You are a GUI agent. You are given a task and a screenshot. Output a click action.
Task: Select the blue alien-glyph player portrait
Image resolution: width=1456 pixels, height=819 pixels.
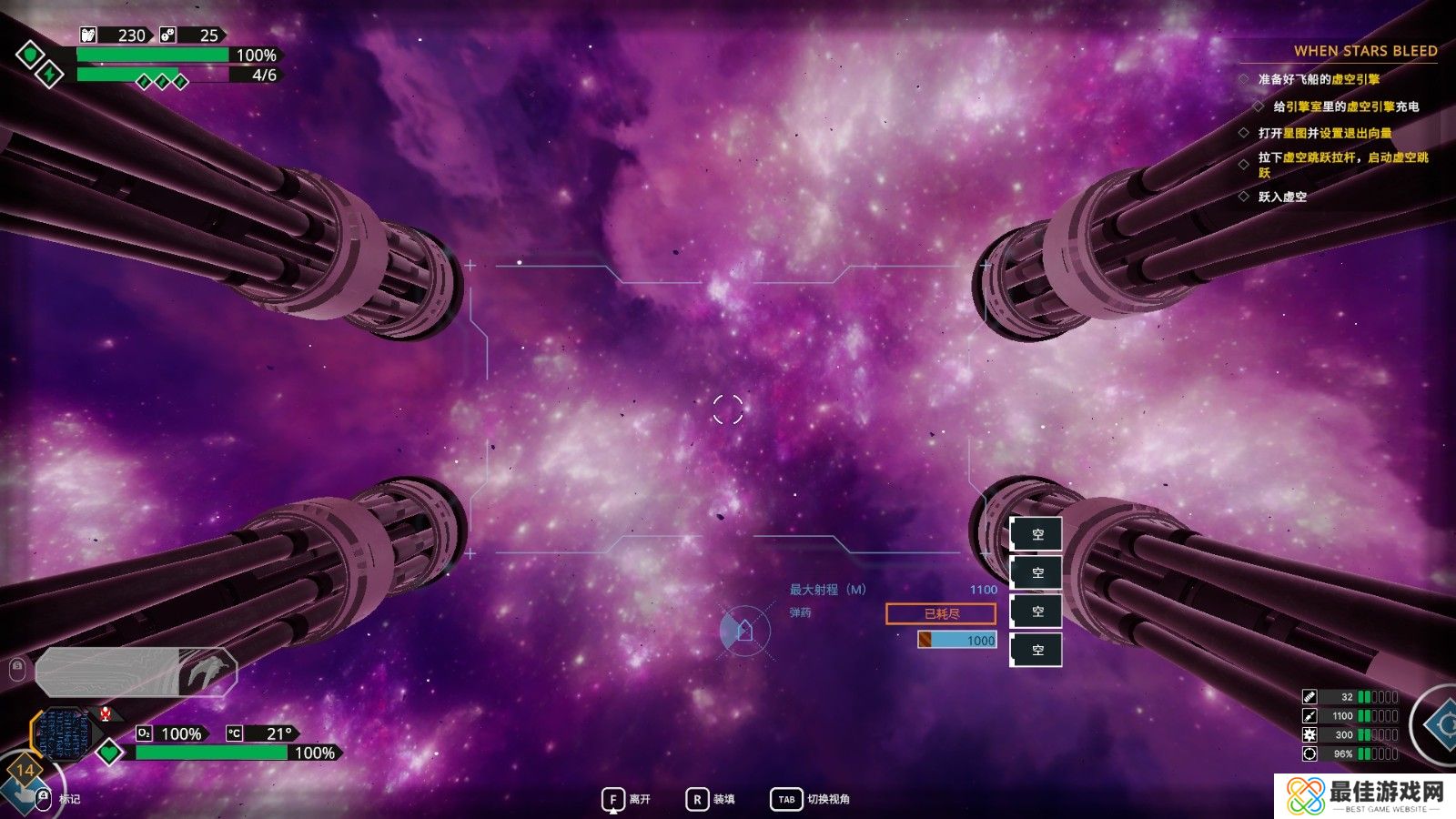64,733
